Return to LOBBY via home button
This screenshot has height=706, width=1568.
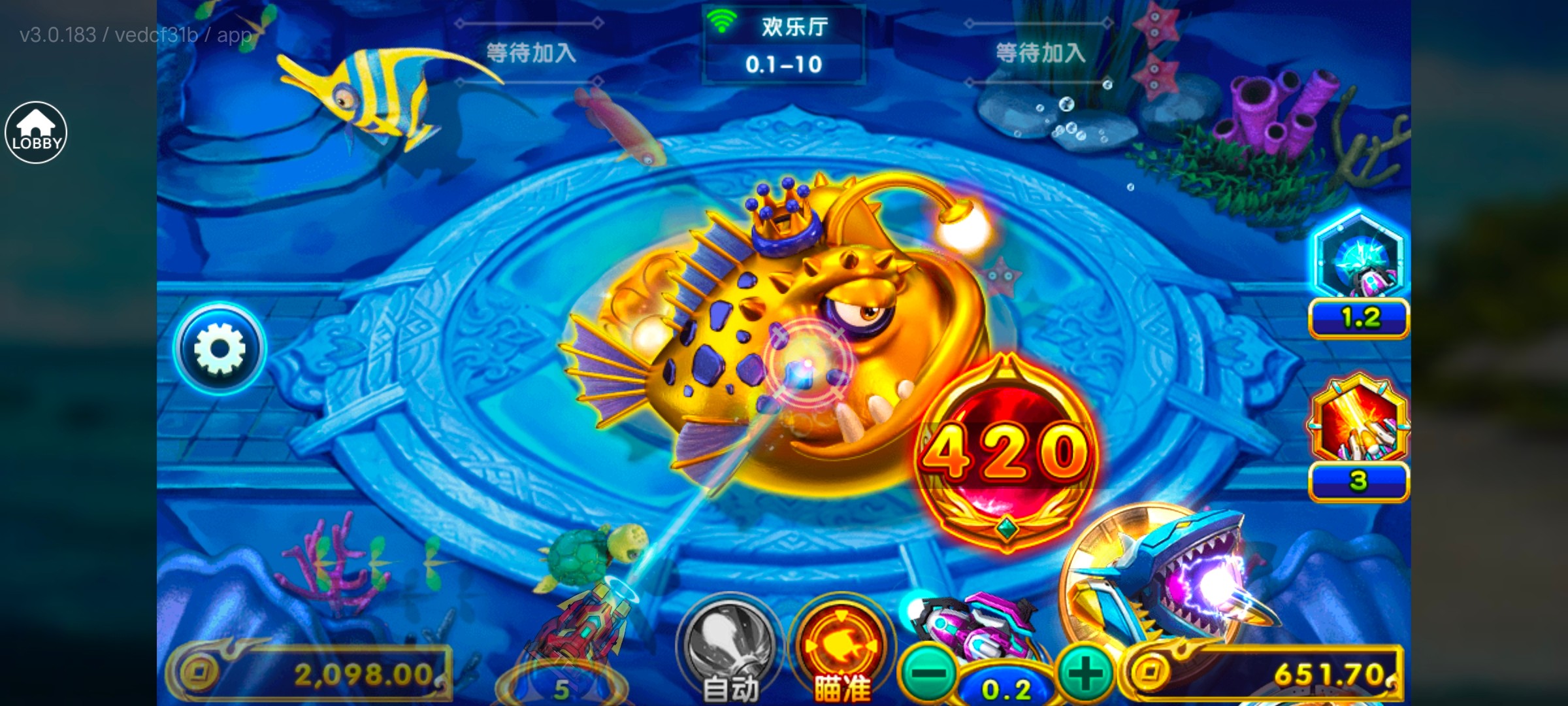coord(37,133)
